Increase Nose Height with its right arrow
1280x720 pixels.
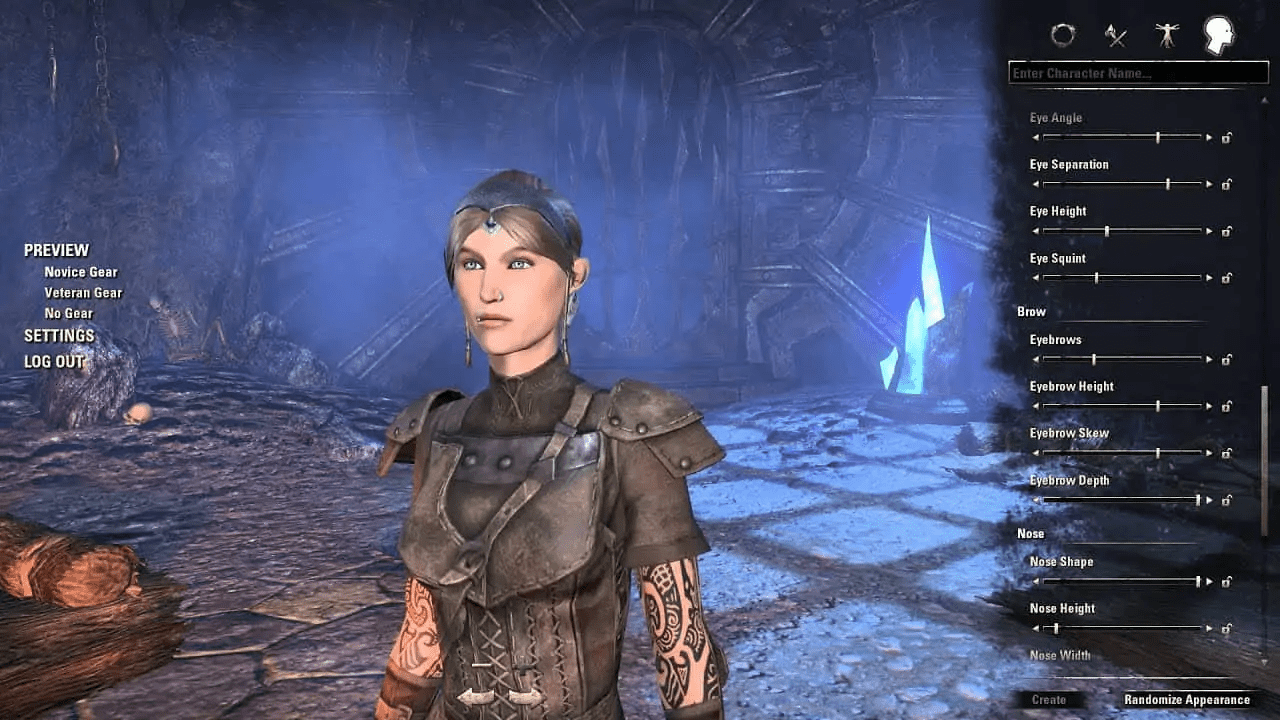pyautogui.click(x=1209, y=629)
